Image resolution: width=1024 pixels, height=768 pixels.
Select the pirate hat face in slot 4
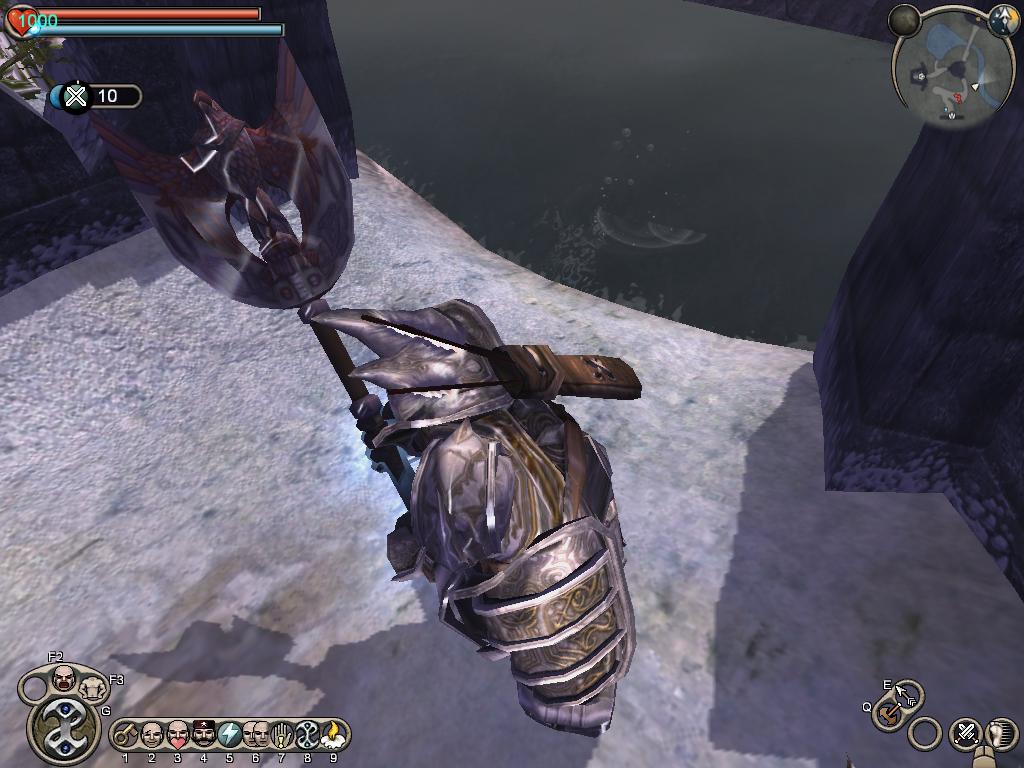pos(203,735)
